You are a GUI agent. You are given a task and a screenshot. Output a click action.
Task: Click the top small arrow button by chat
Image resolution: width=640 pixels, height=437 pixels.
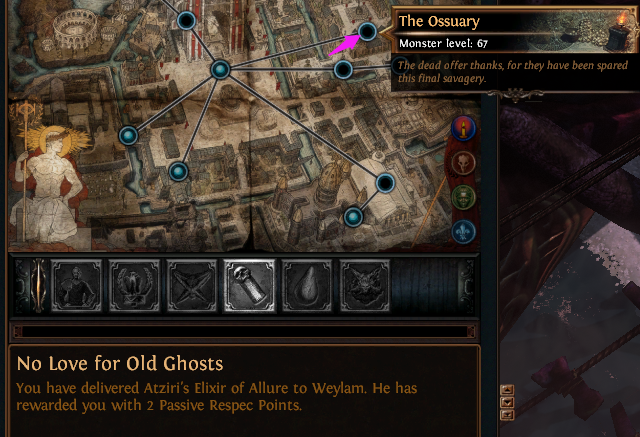(x=506, y=390)
